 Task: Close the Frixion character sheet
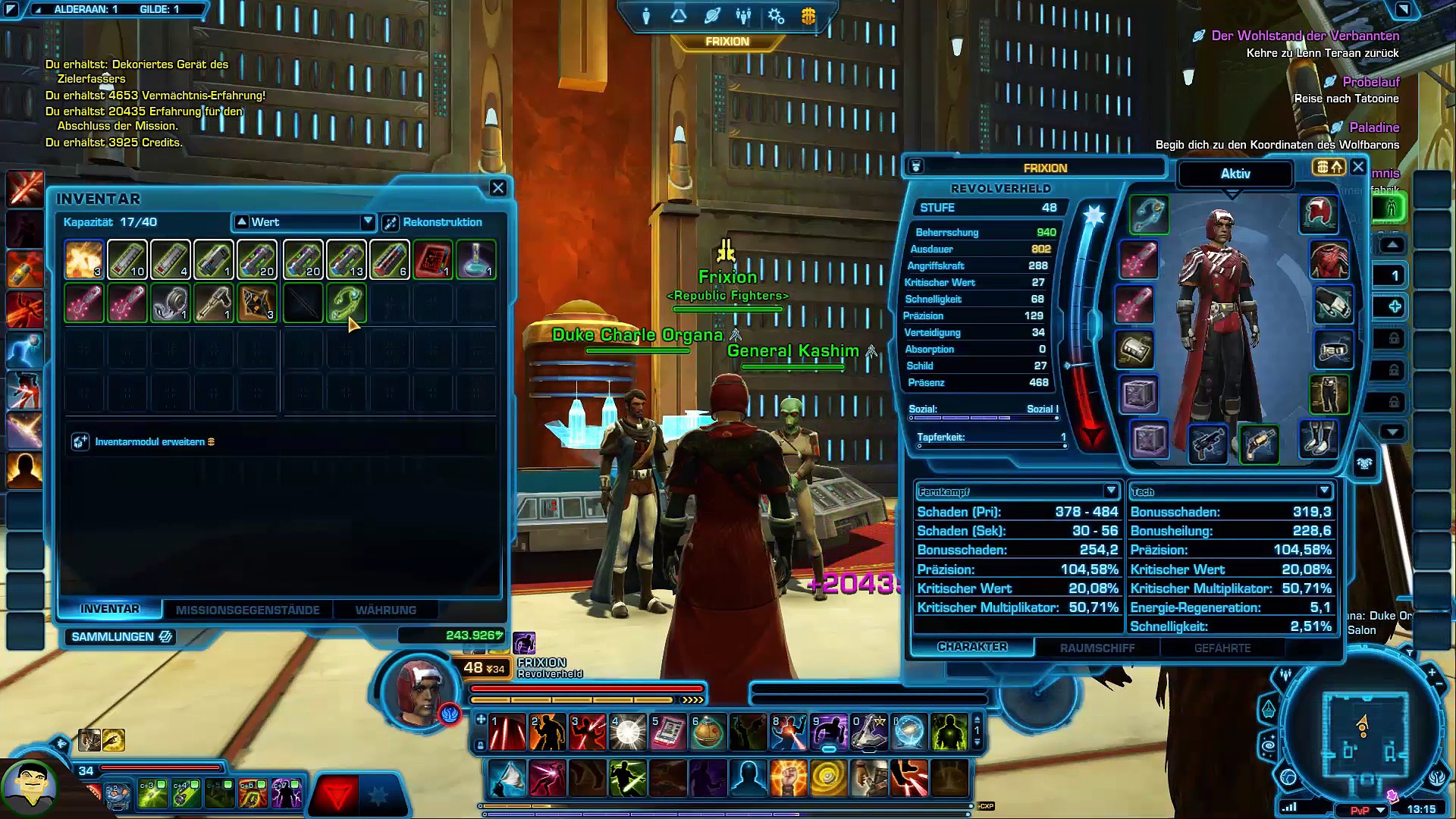1358,167
